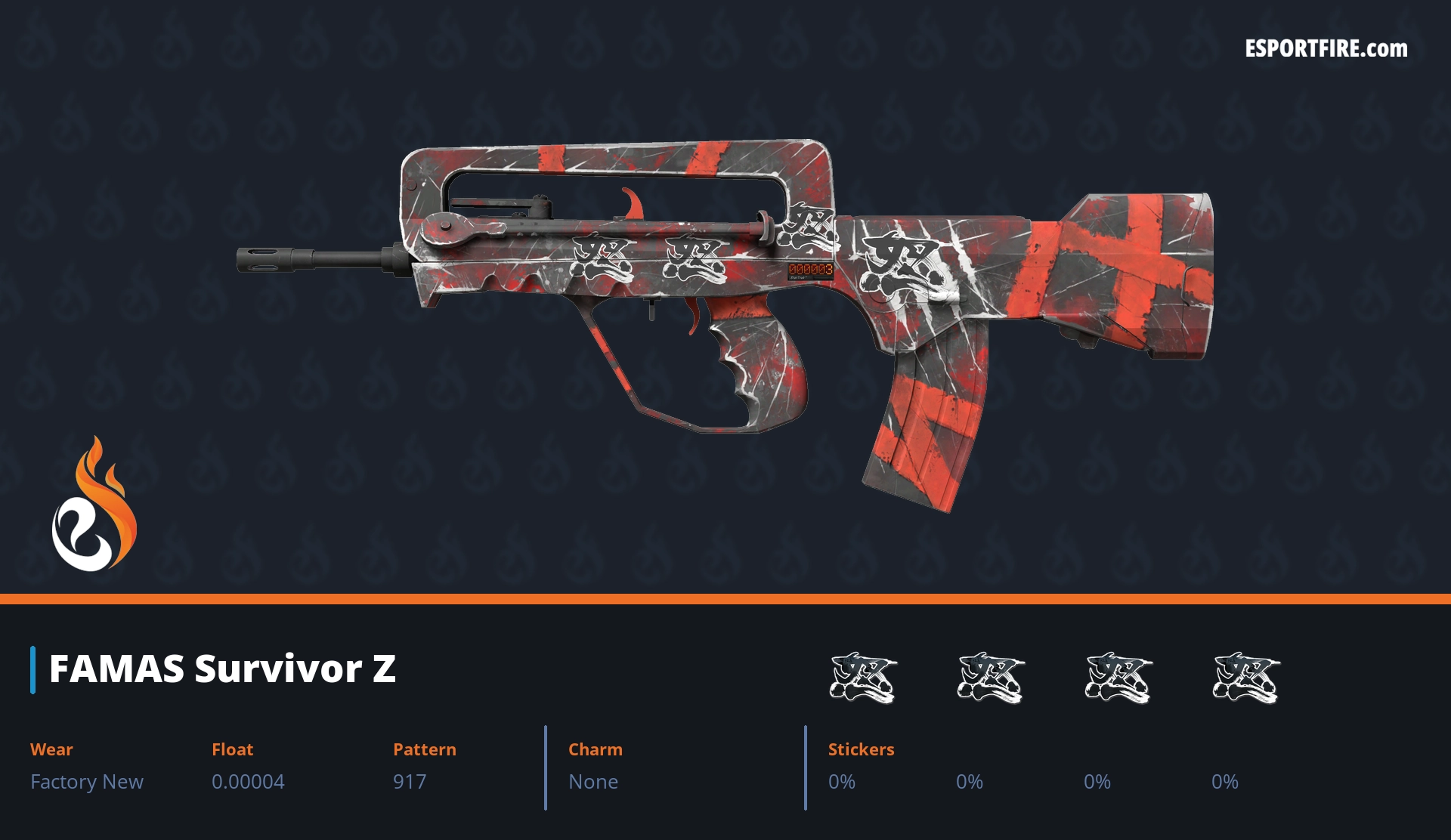Click the orange flame Esportfire logo
This screenshot has height=840, width=1451.
(x=94, y=505)
